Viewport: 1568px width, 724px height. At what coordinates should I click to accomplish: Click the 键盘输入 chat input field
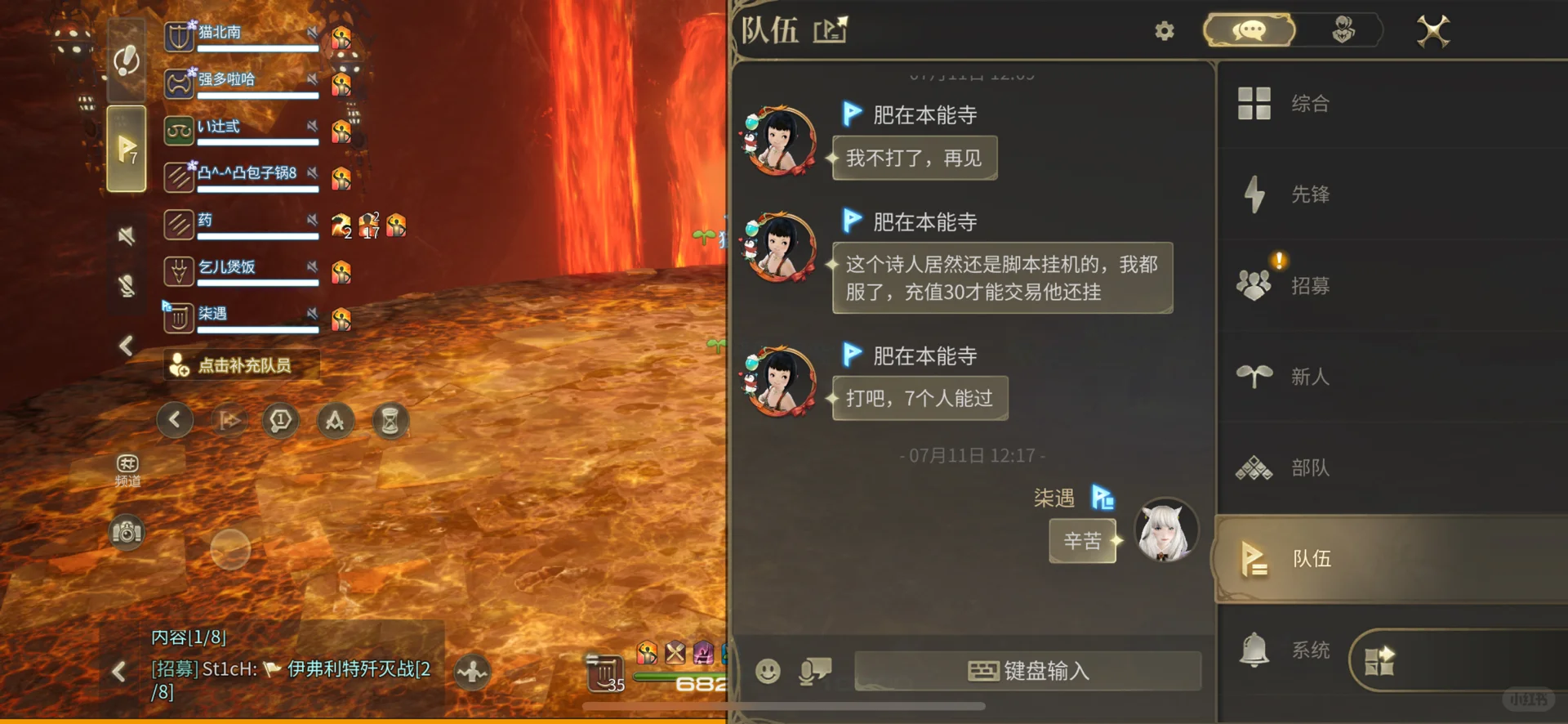pyautogui.click(x=1027, y=670)
